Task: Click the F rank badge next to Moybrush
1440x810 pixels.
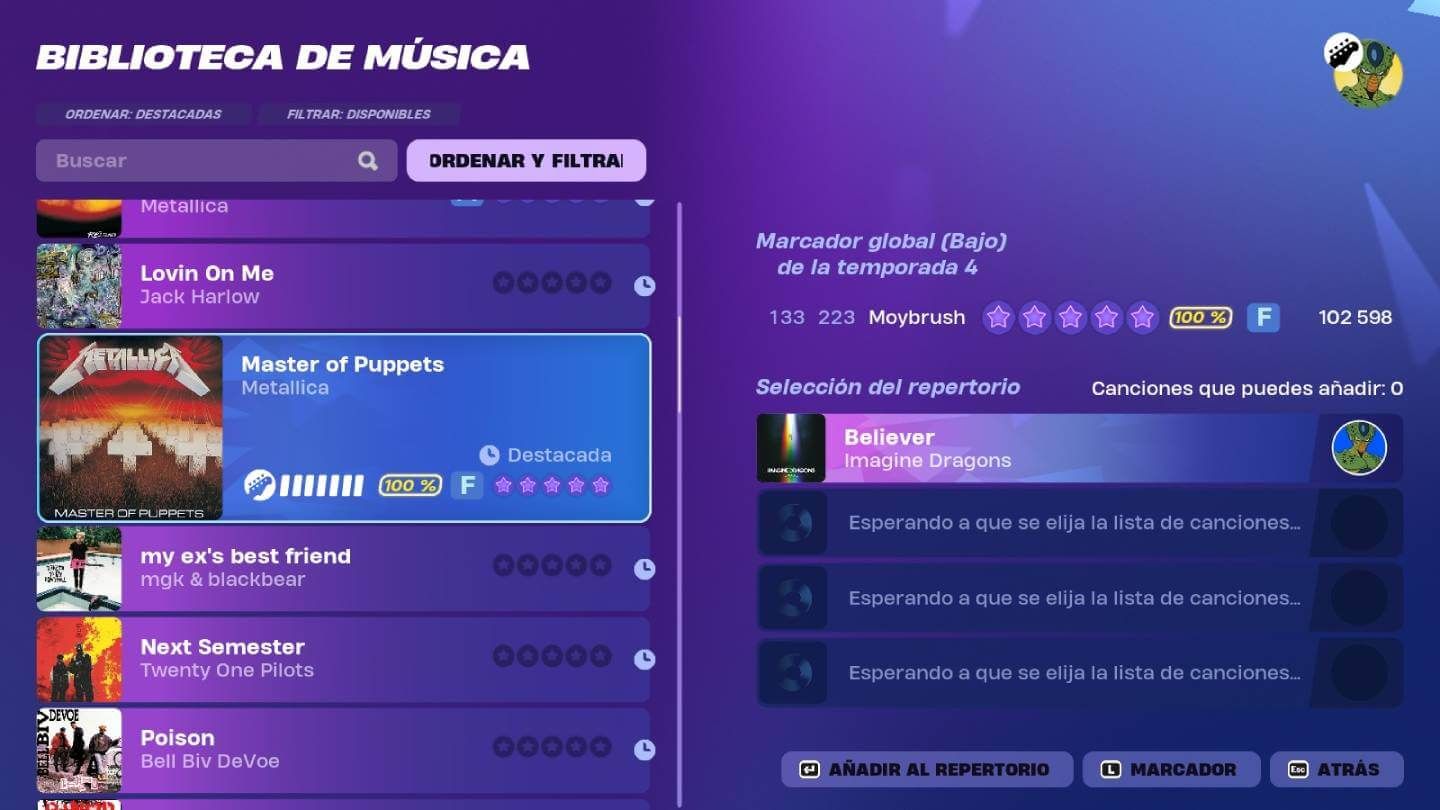Action: (1263, 317)
